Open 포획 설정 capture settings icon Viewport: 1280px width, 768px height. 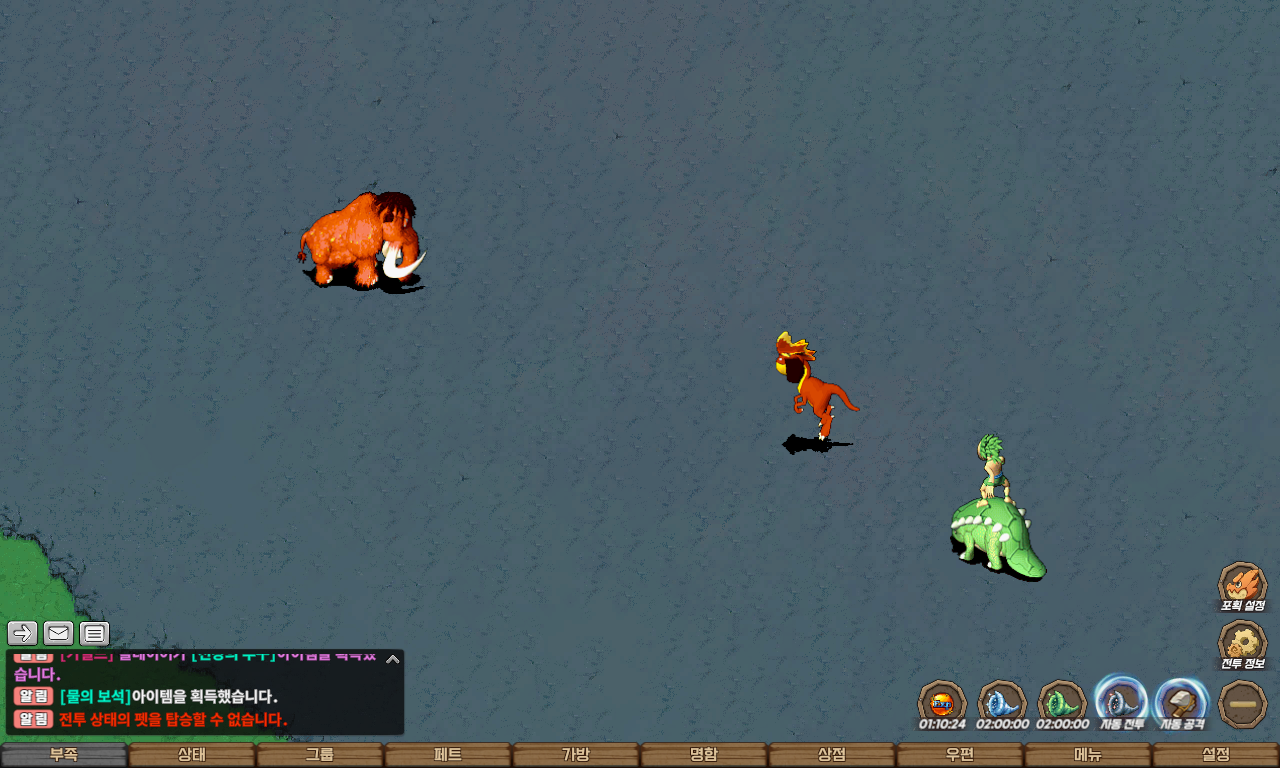1242,583
